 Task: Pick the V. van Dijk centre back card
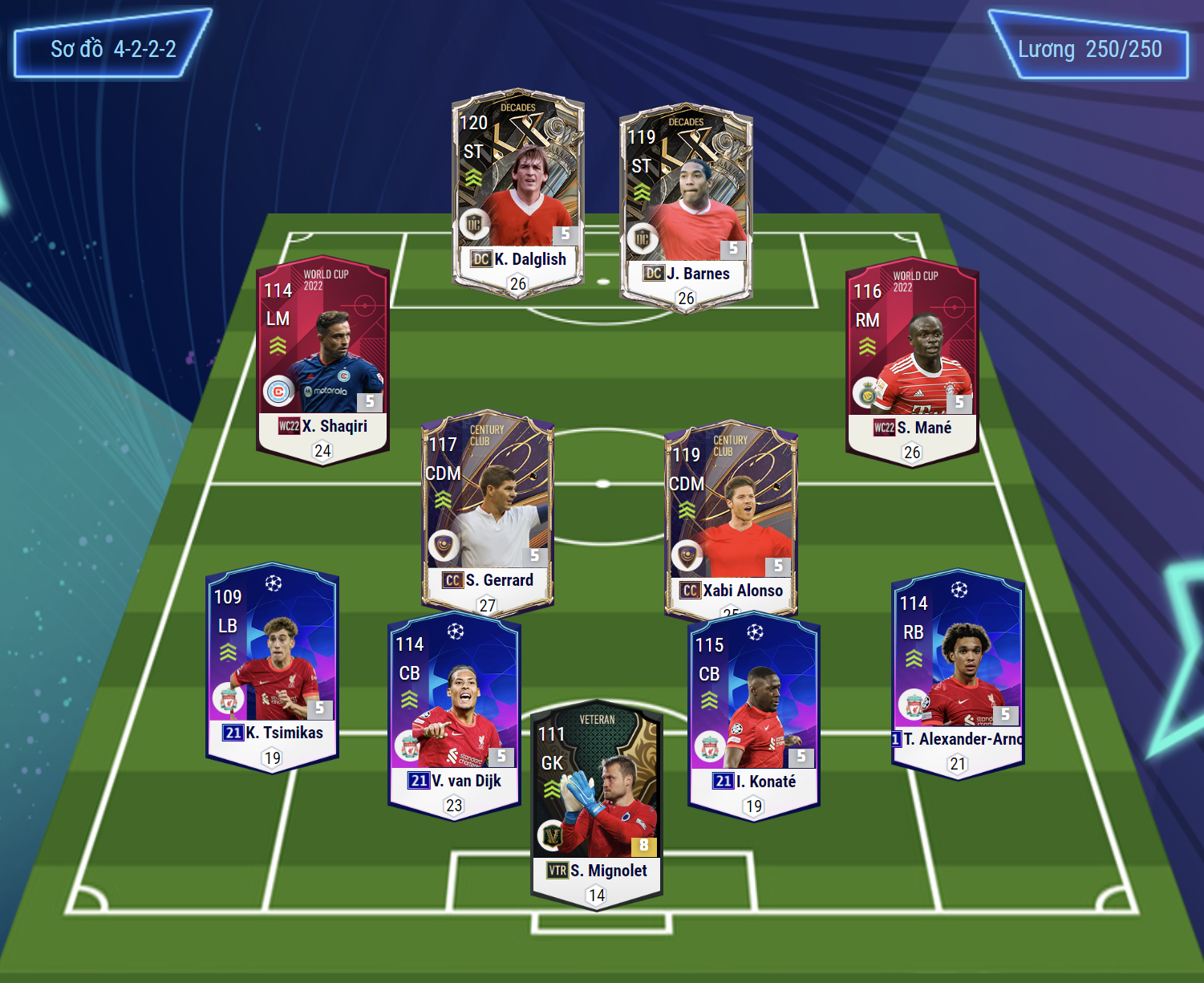(x=454, y=713)
